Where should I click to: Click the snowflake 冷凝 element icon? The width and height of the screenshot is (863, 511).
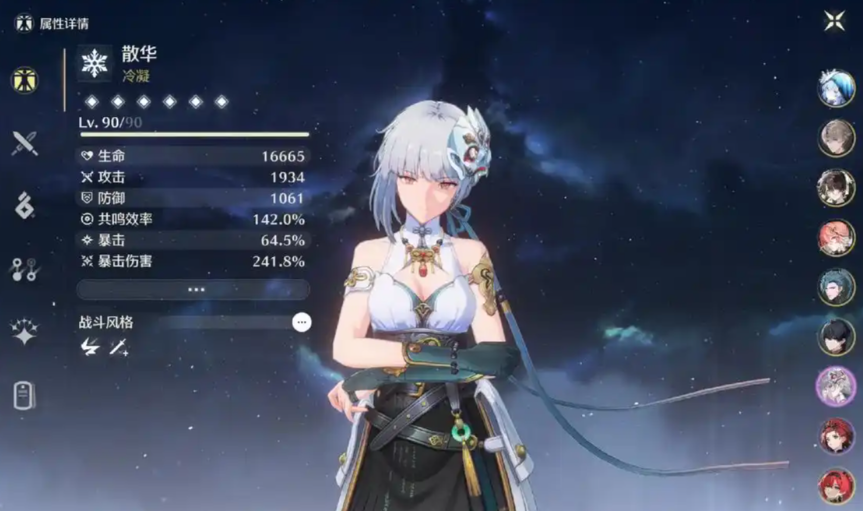pos(95,63)
